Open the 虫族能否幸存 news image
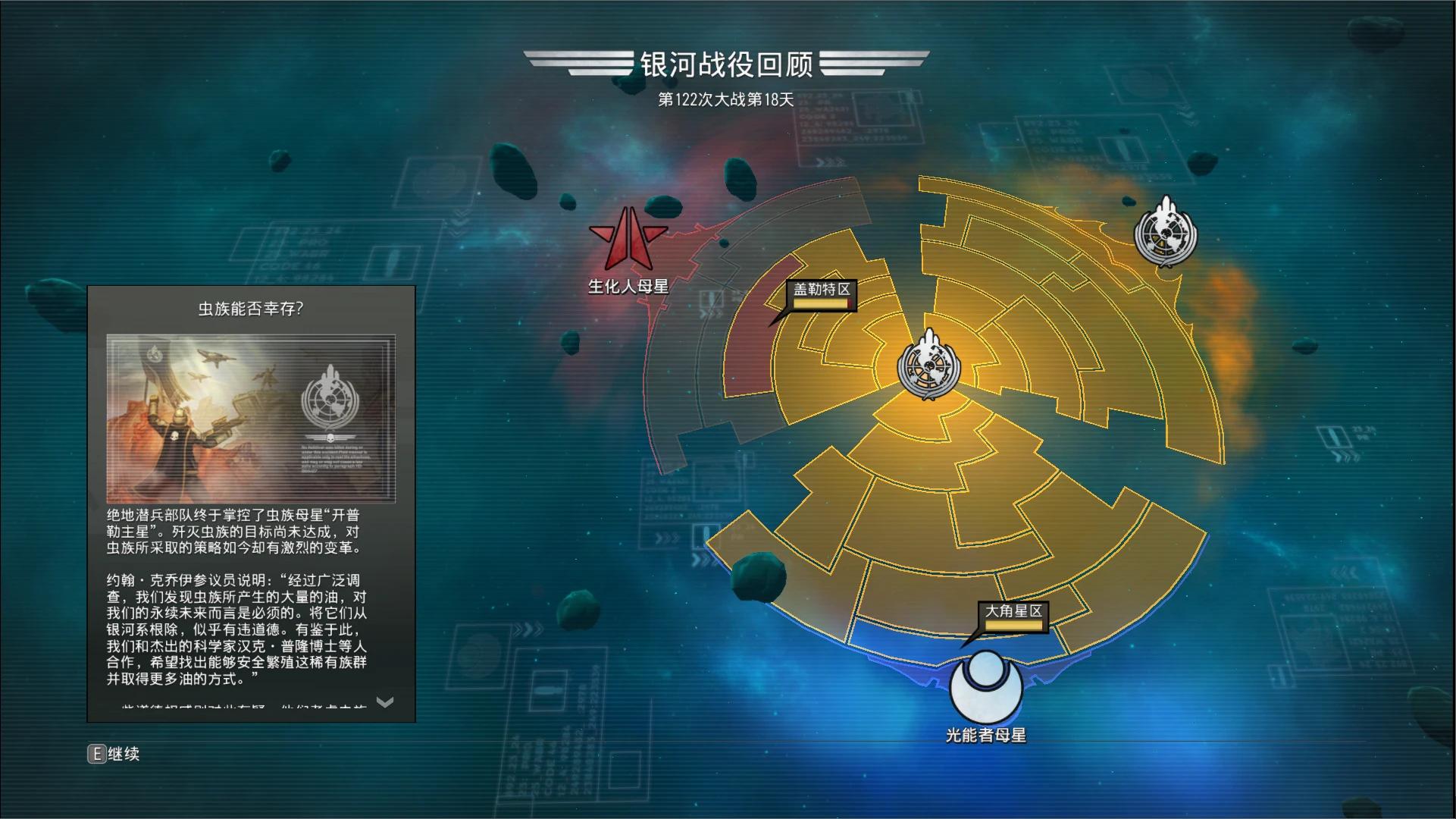This screenshot has height=819, width=1456. 251,419
